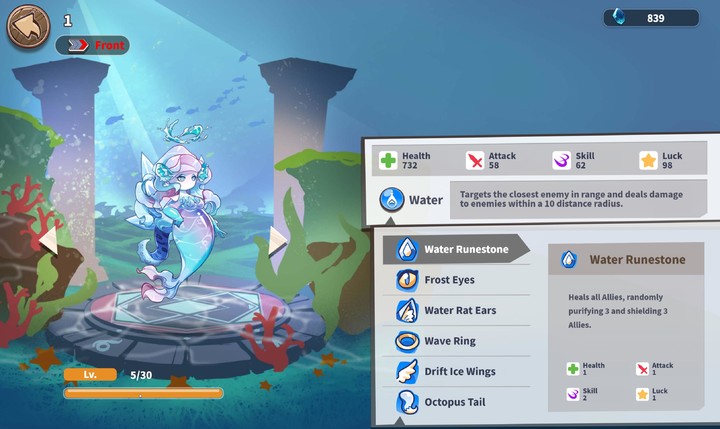Screen dimensions: 720x429
Task: Go back using the wooden arrow button
Action: coord(28,26)
